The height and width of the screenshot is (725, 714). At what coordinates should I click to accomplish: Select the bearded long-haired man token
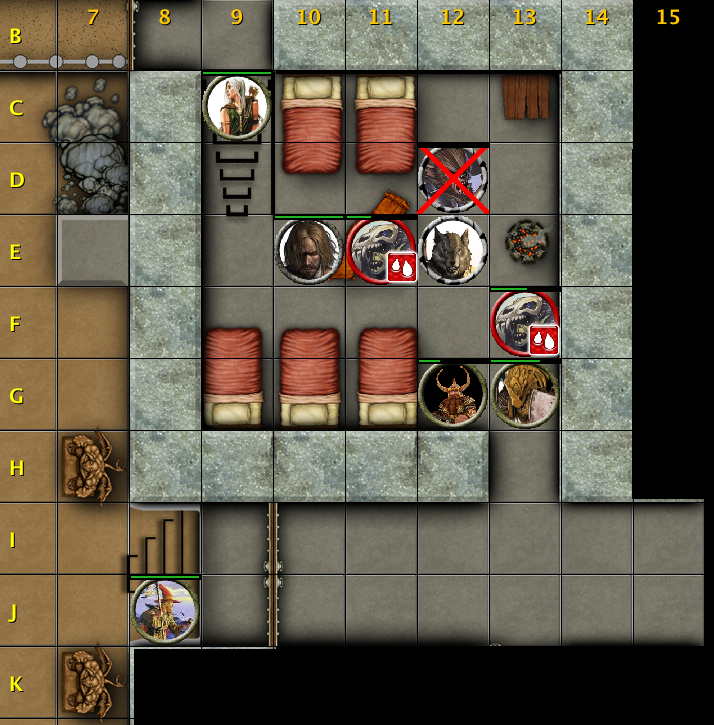[309, 250]
